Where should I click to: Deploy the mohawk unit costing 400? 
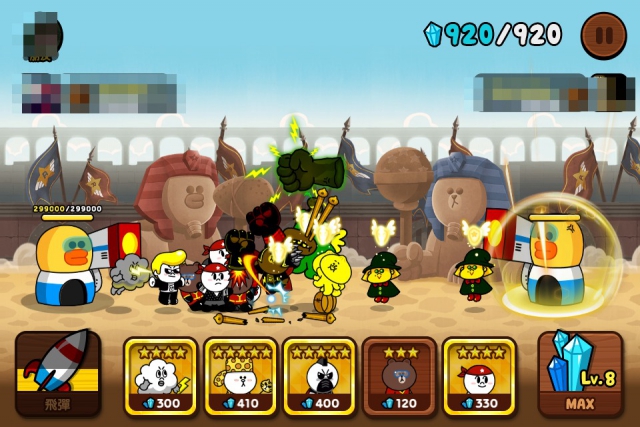click(319, 376)
